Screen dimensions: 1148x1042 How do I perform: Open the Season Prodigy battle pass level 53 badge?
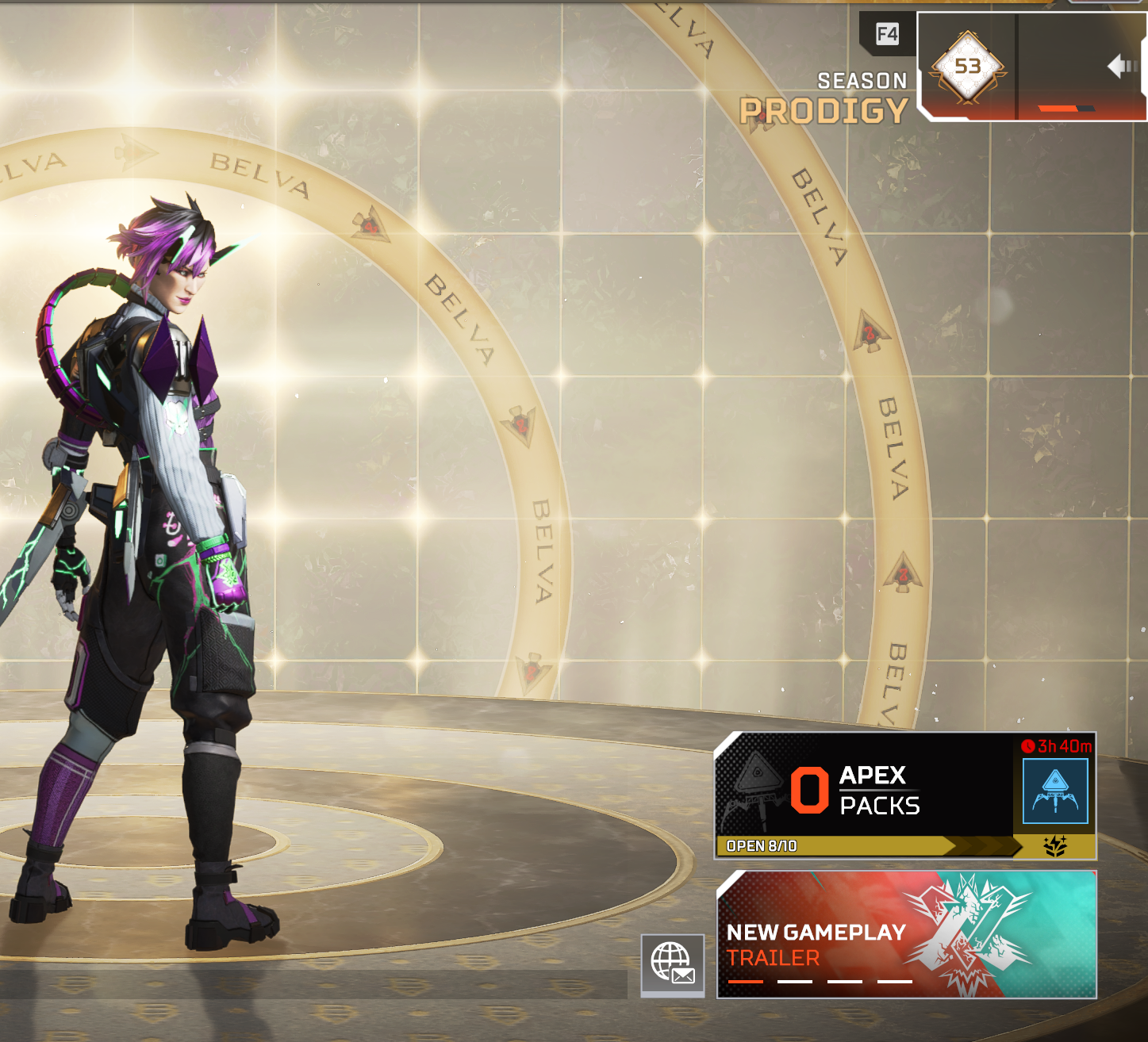click(x=967, y=67)
